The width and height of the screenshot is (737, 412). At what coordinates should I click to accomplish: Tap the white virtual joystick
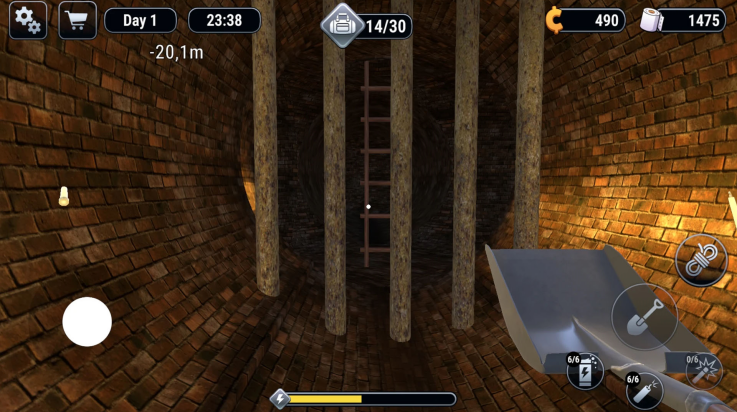(x=87, y=322)
